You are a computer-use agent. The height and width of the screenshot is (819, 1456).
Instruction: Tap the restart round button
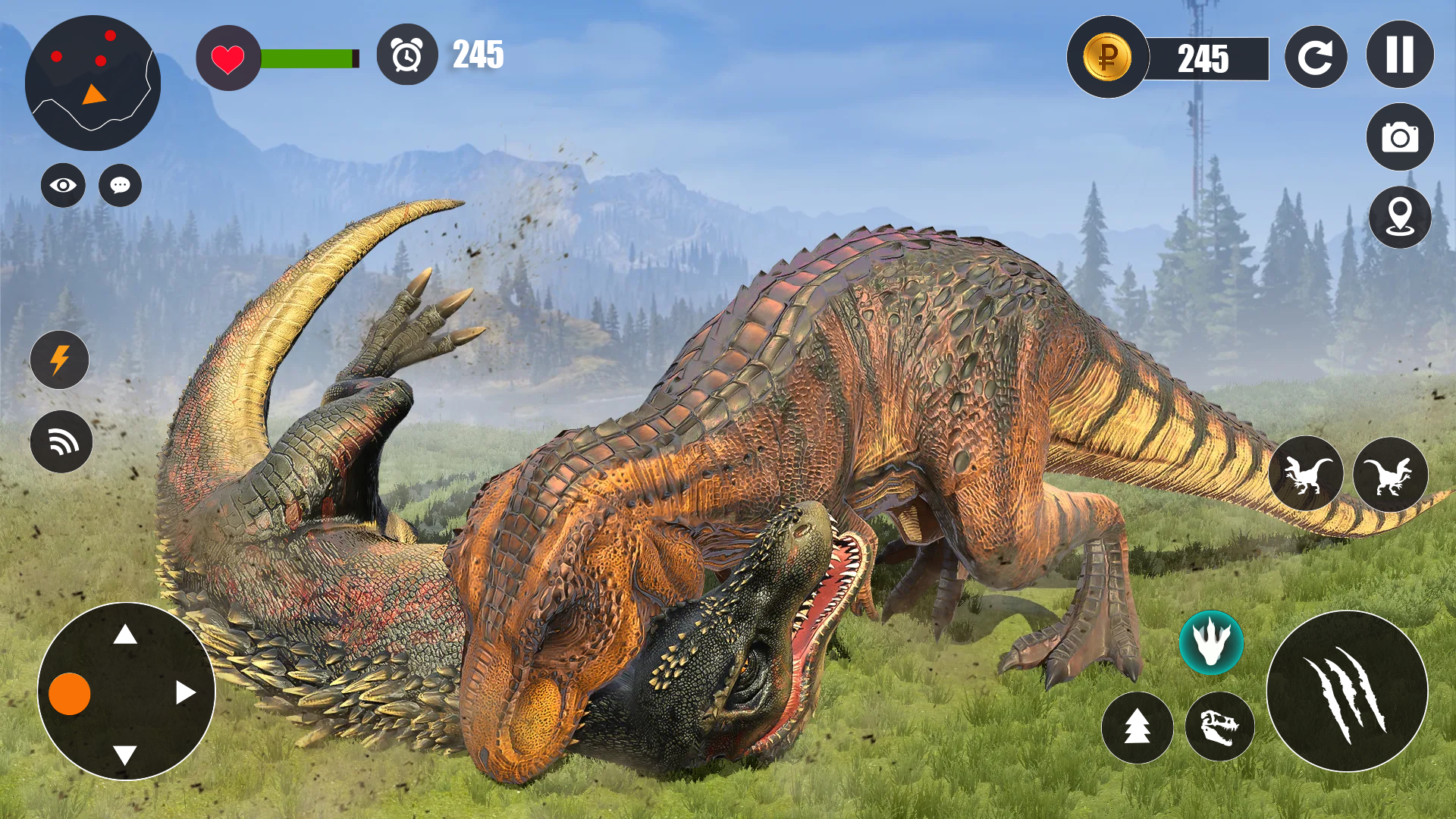tap(1316, 55)
